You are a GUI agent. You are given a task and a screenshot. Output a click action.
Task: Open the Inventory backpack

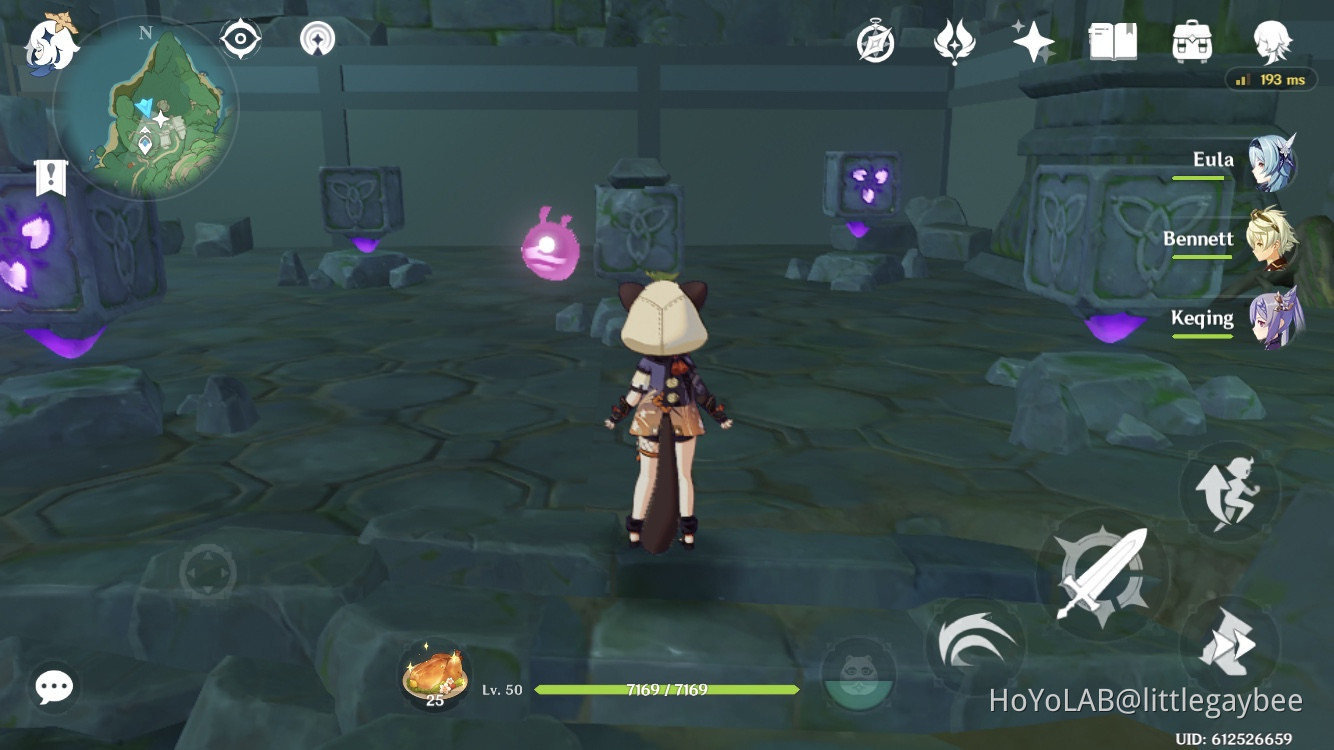coord(1189,42)
